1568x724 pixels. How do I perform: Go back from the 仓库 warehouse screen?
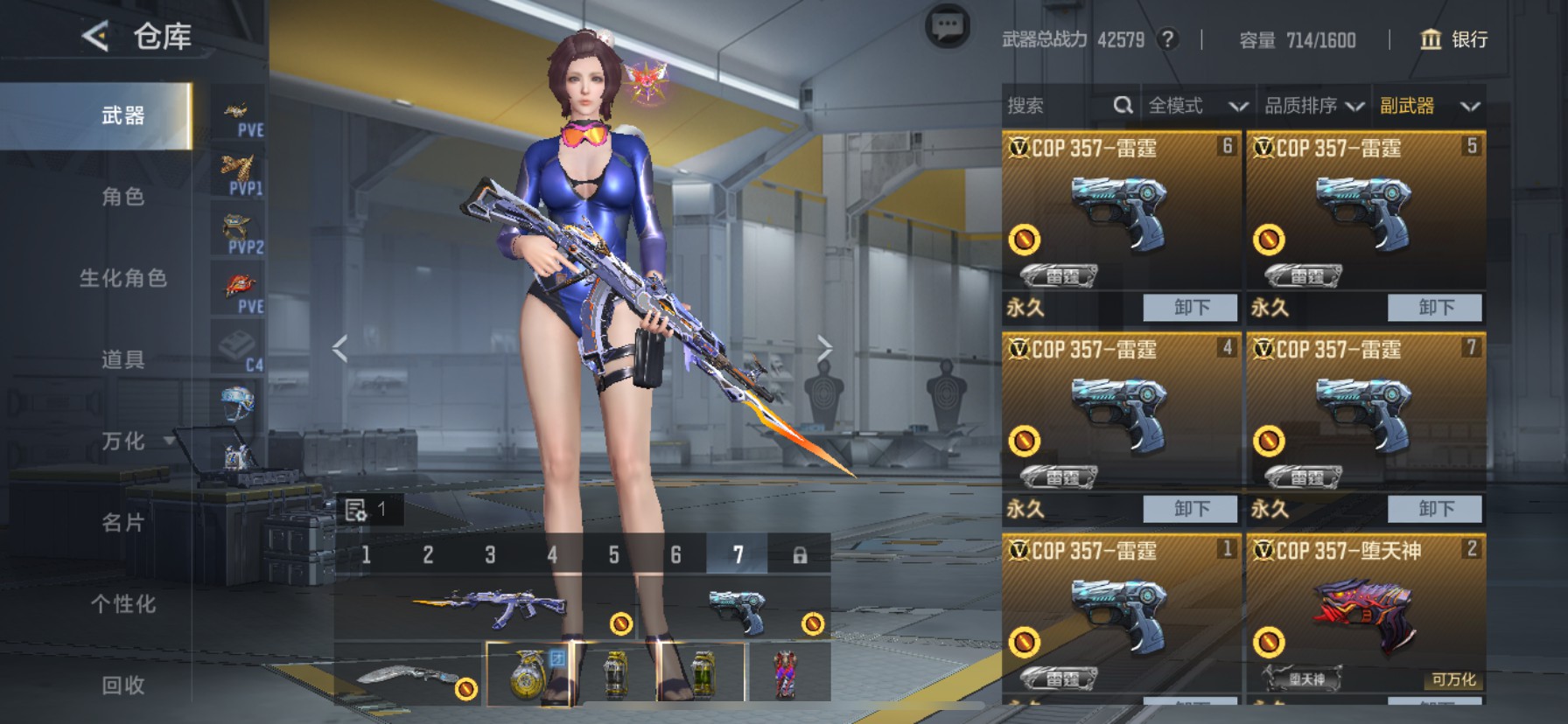click(95, 36)
